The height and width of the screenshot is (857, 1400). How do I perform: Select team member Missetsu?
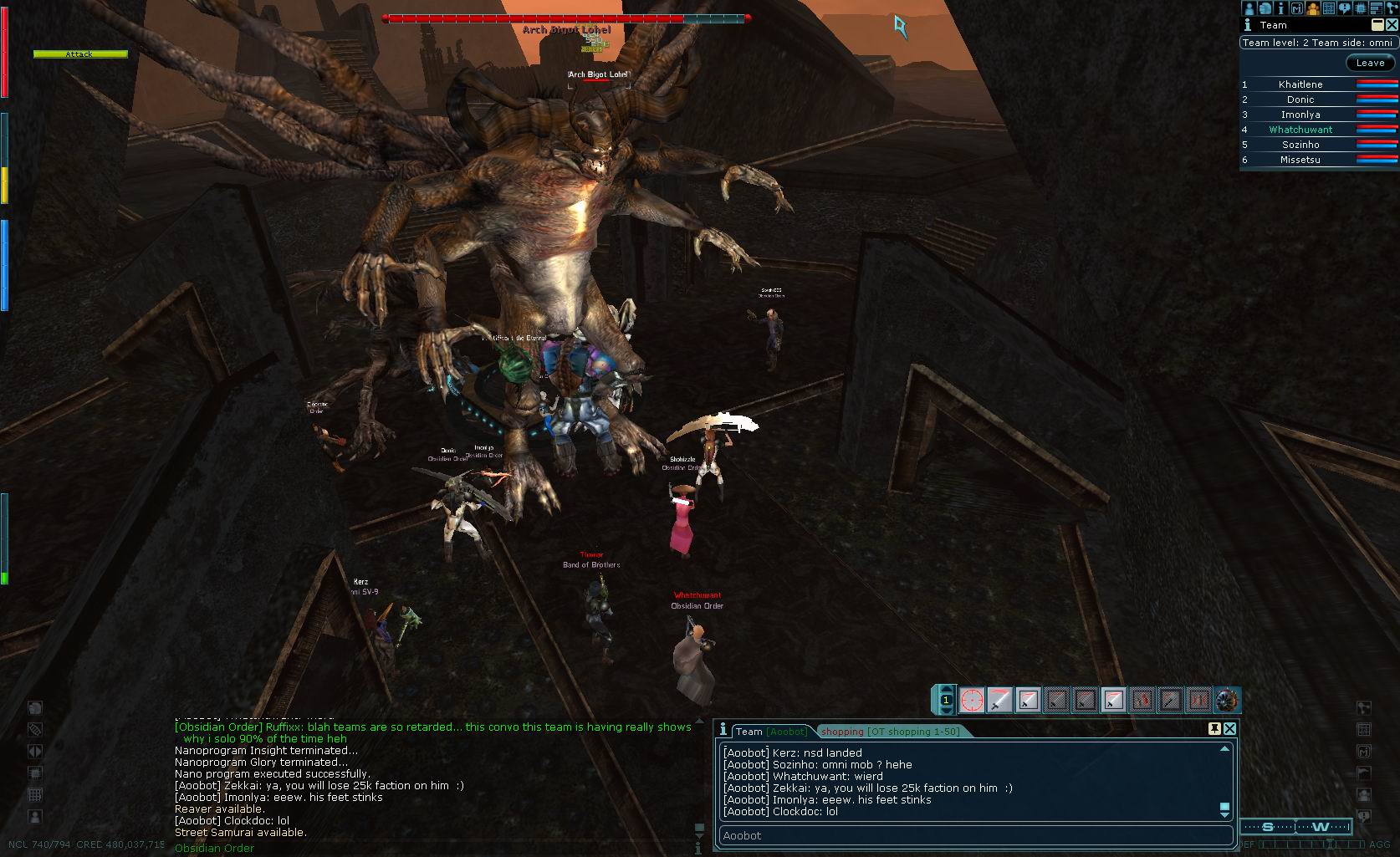(1300, 160)
